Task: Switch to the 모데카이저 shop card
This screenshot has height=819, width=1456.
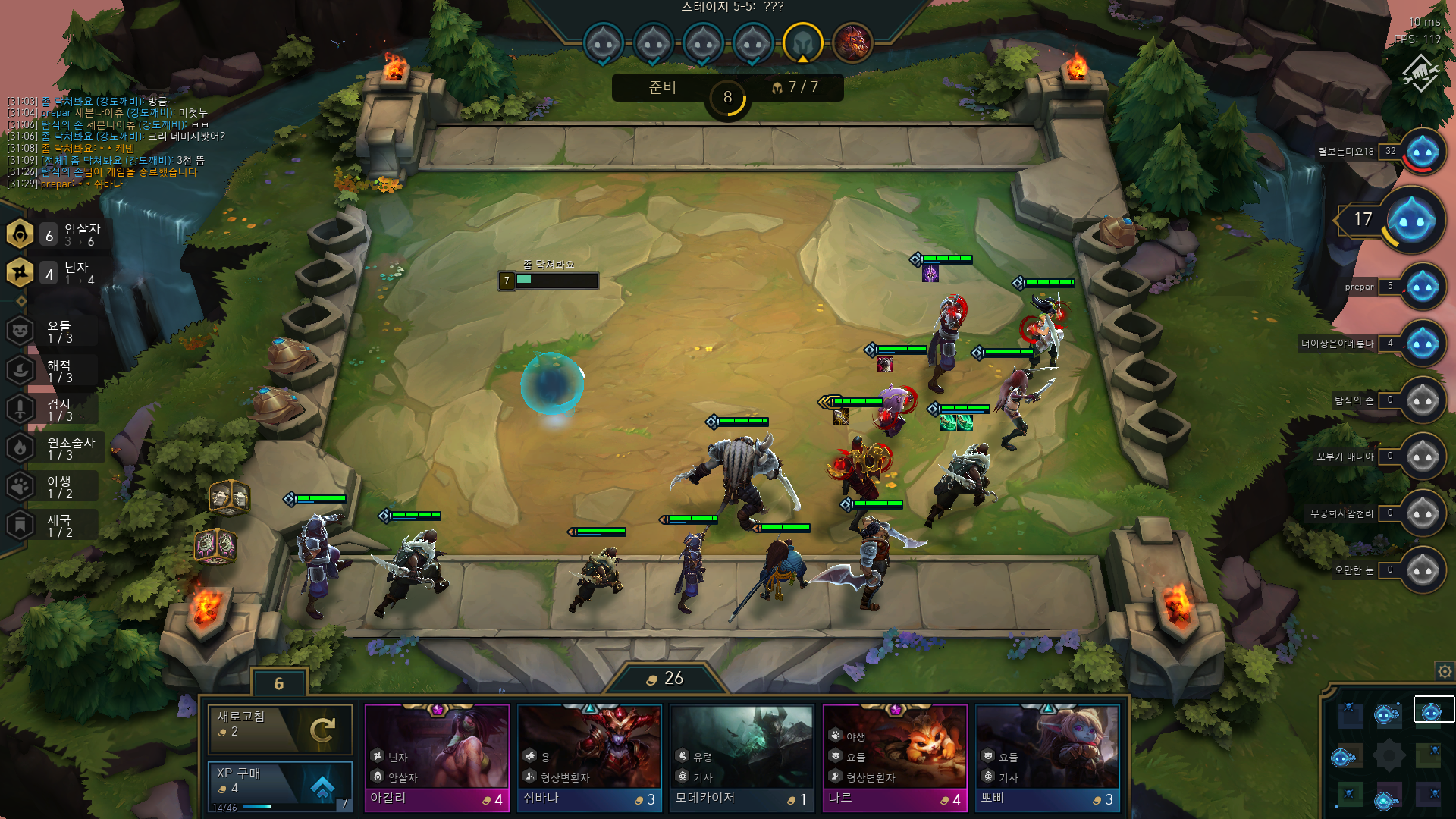Action: pyautogui.click(x=742, y=755)
